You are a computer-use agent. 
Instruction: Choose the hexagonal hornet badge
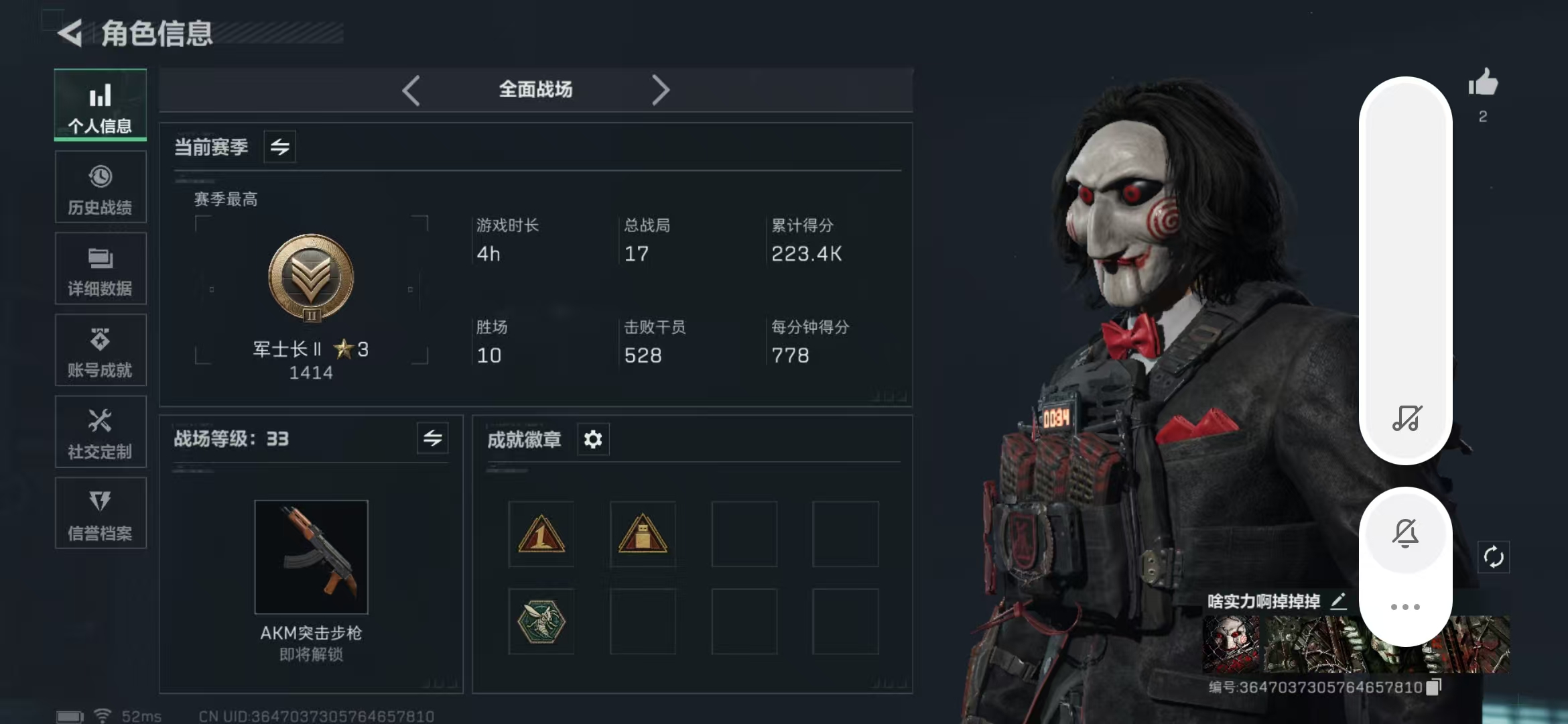pyautogui.click(x=541, y=621)
